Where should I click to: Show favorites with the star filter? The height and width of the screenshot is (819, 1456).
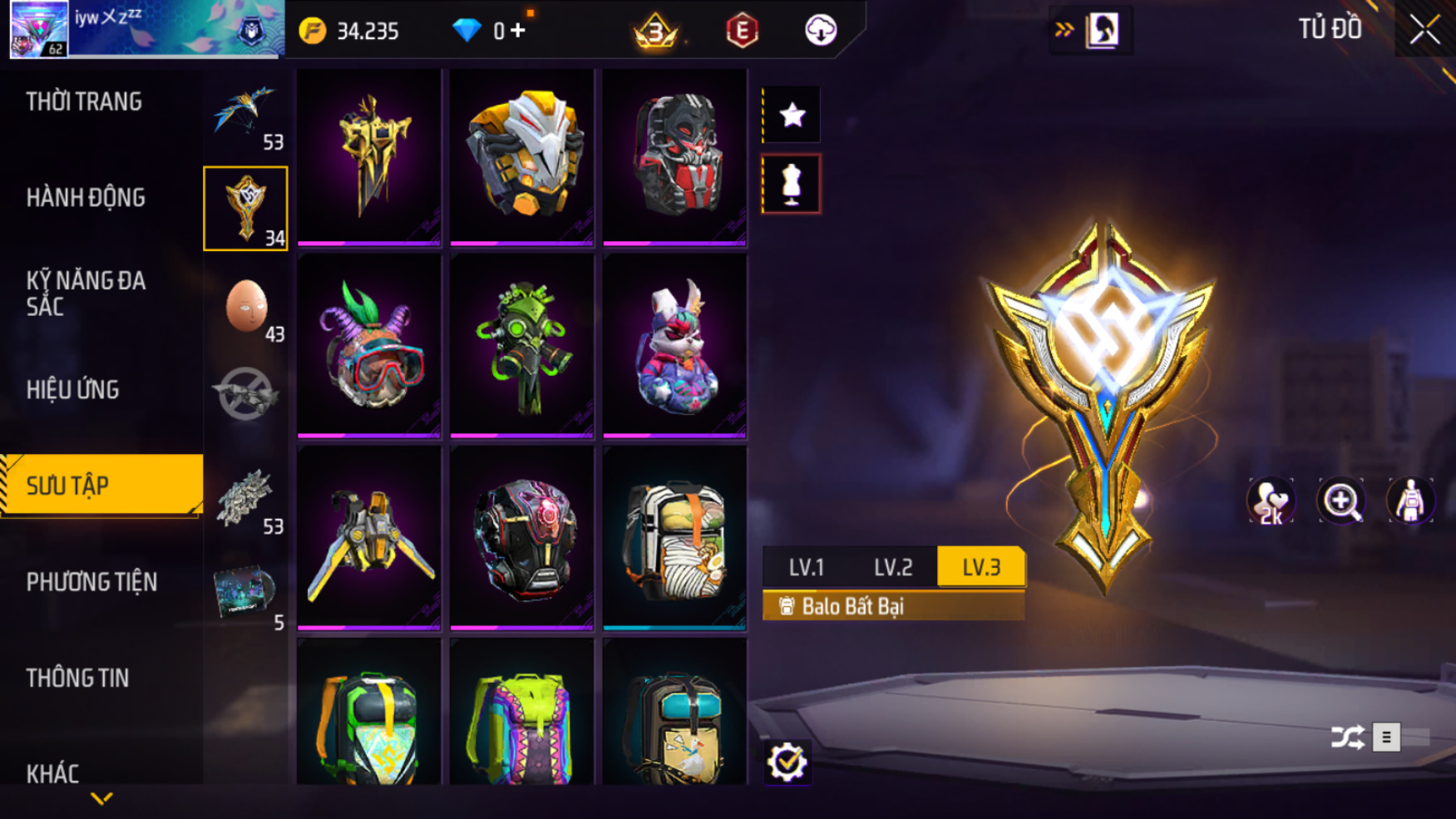(x=792, y=115)
